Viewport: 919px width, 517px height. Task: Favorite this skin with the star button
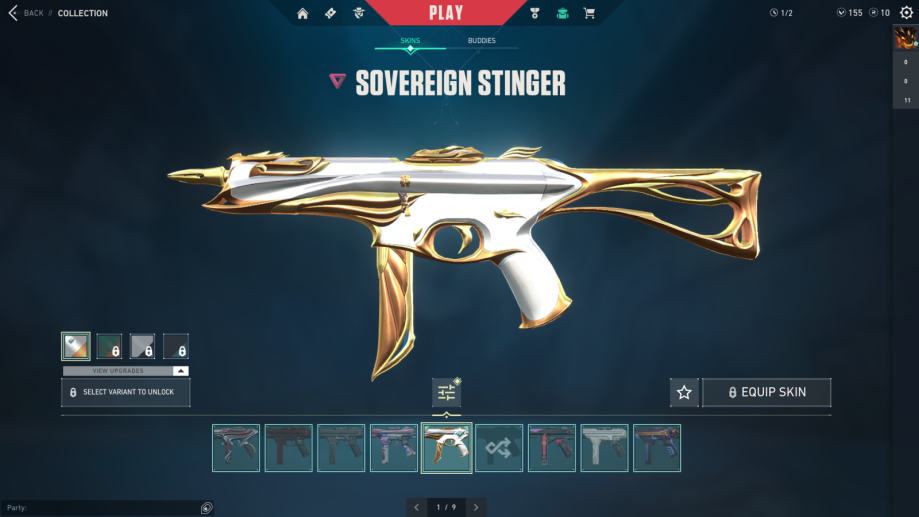click(x=684, y=393)
